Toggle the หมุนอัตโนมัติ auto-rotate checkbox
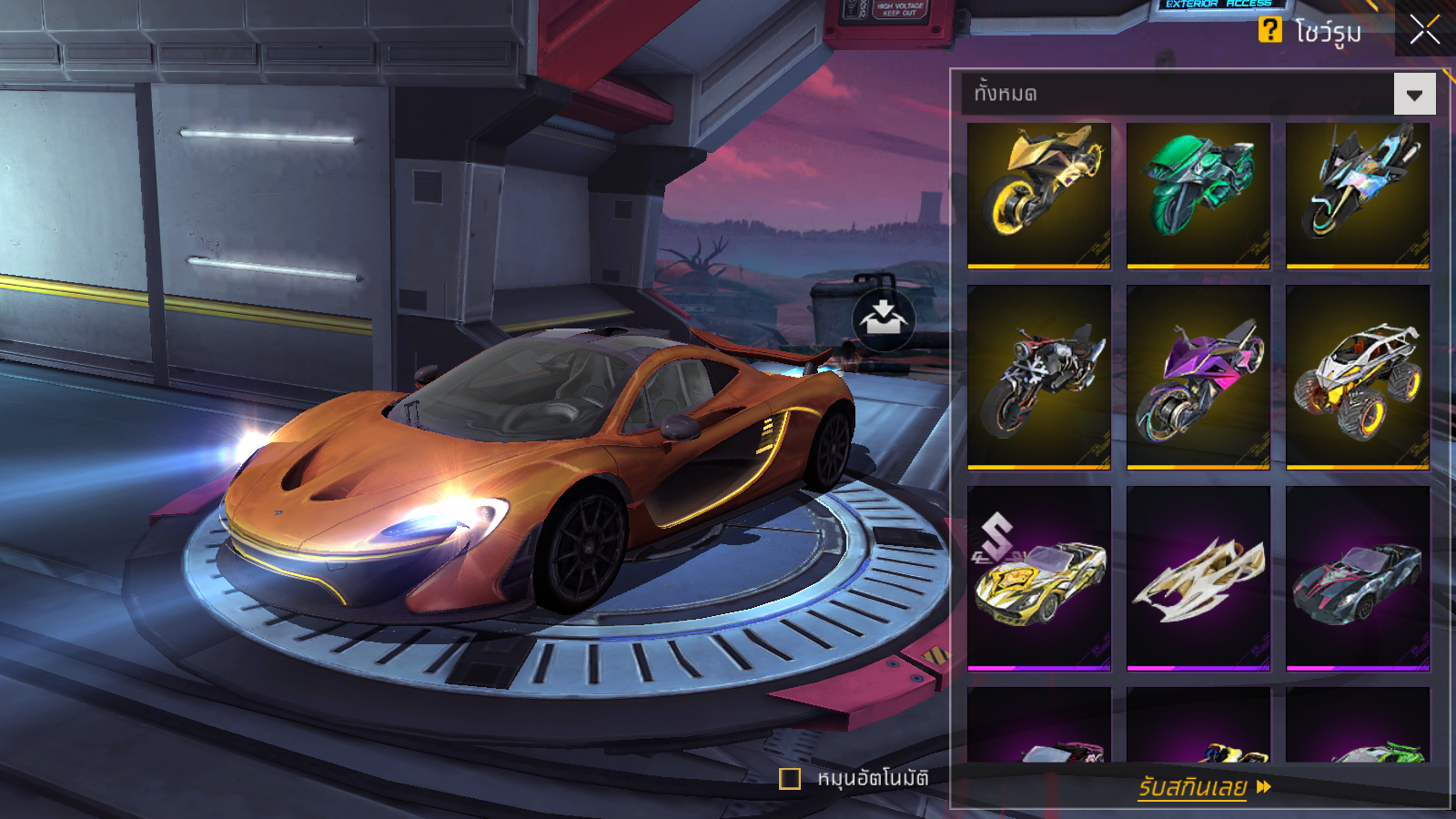The width and height of the screenshot is (1456, 819). tap(790, 779)
